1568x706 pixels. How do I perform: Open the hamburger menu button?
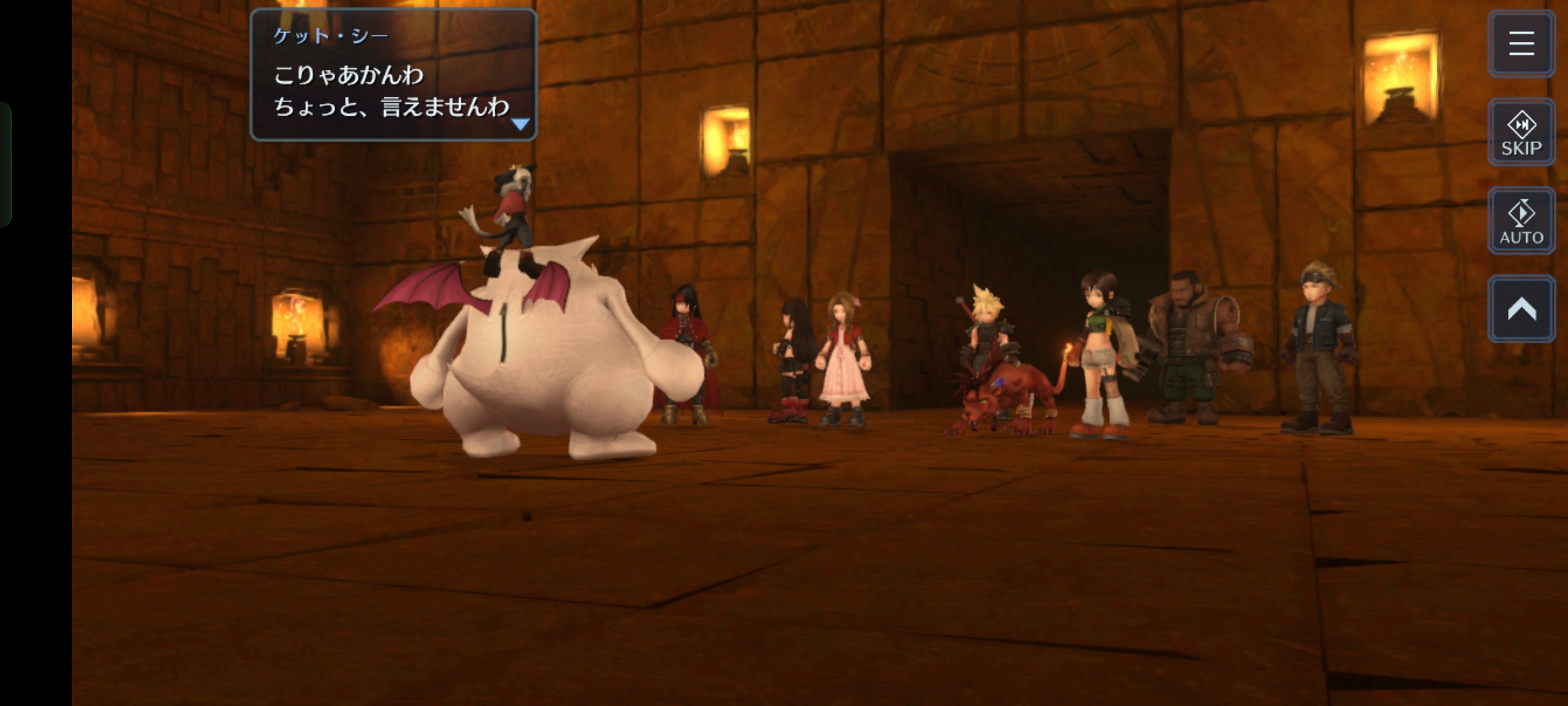click(1521, 44)
